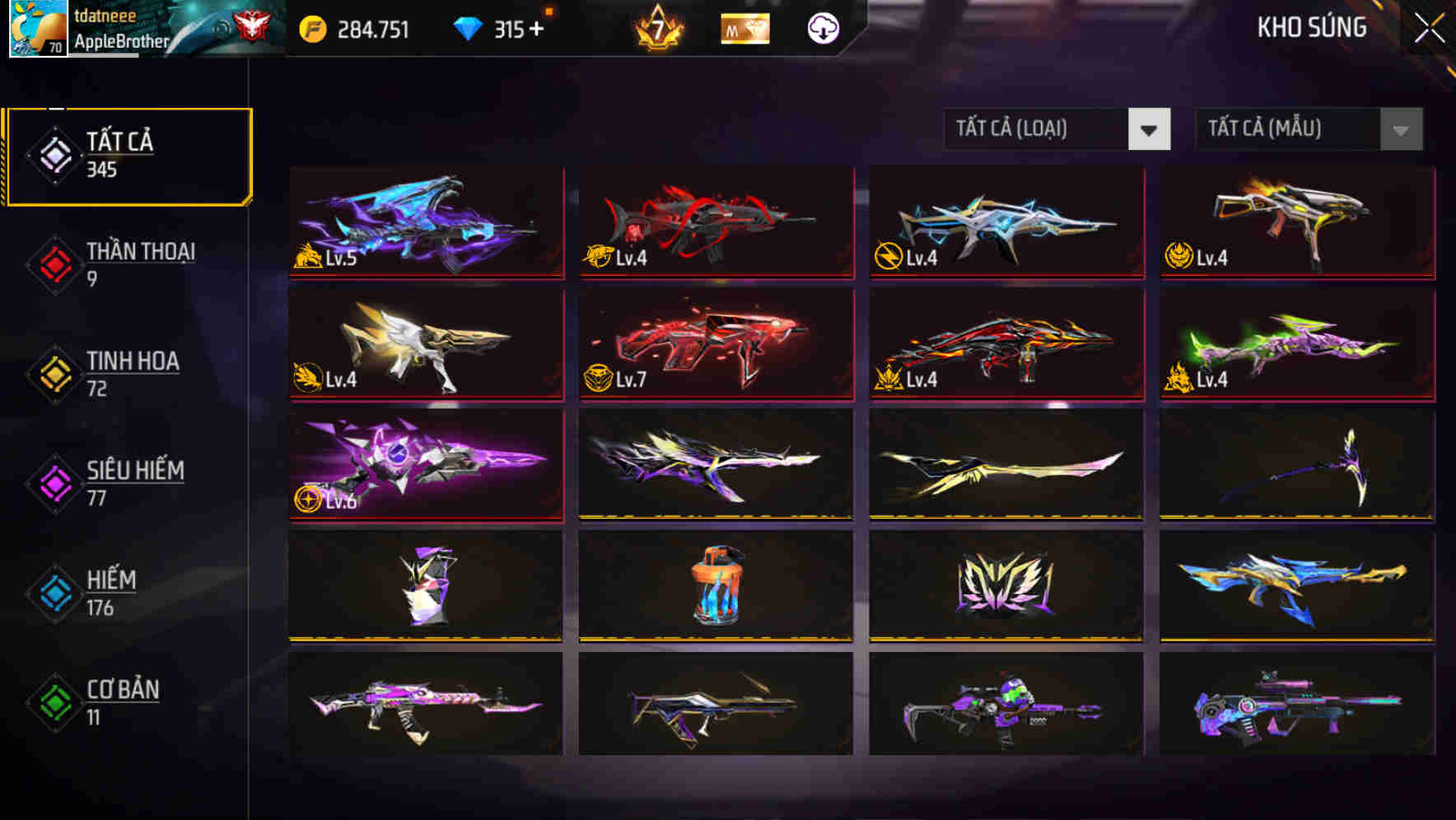Select the TINH HOA rarity filter icon
1456x820 pixels.
(53, 373)
